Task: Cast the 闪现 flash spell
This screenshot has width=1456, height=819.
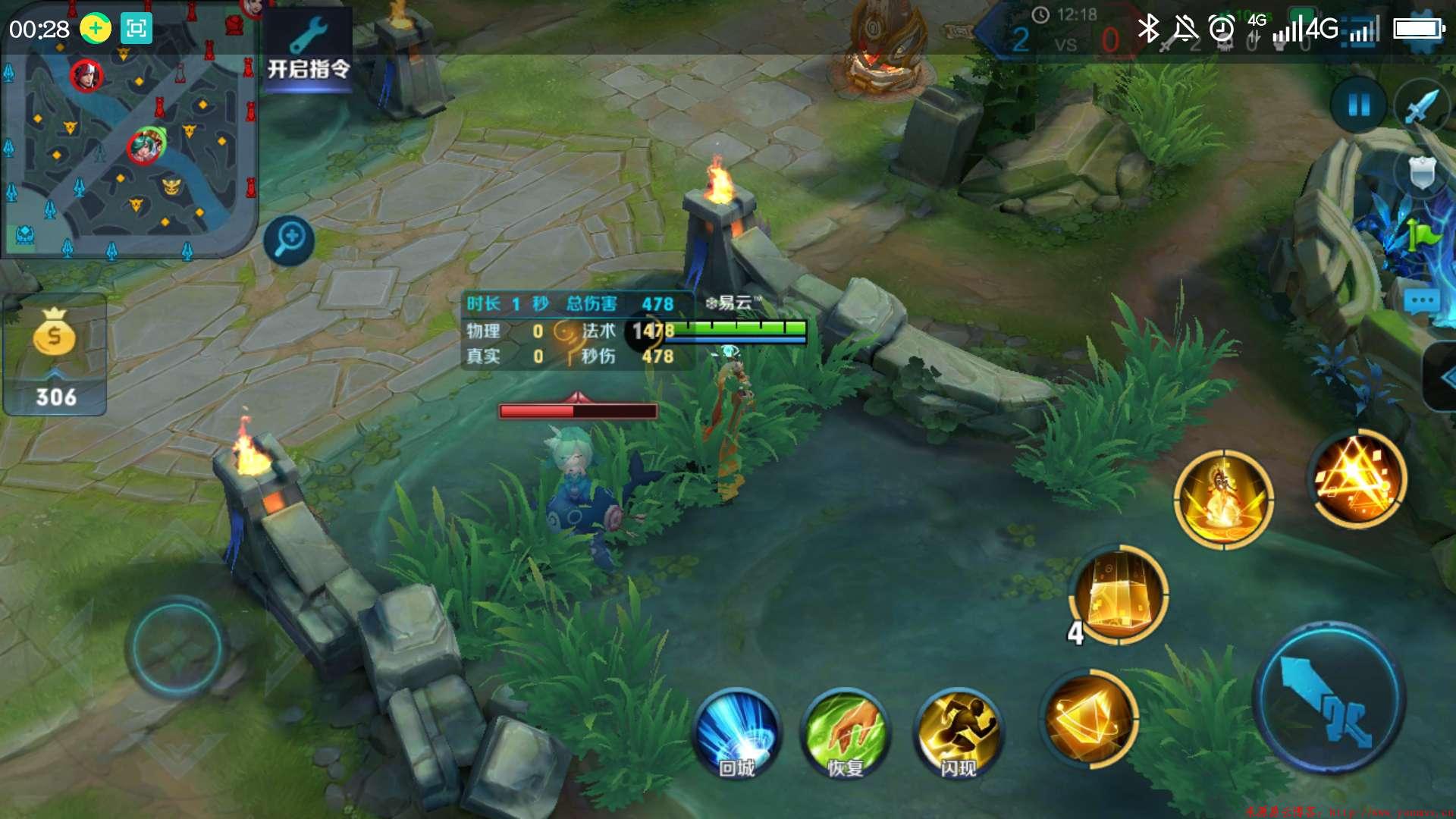Action: point(959,733)
